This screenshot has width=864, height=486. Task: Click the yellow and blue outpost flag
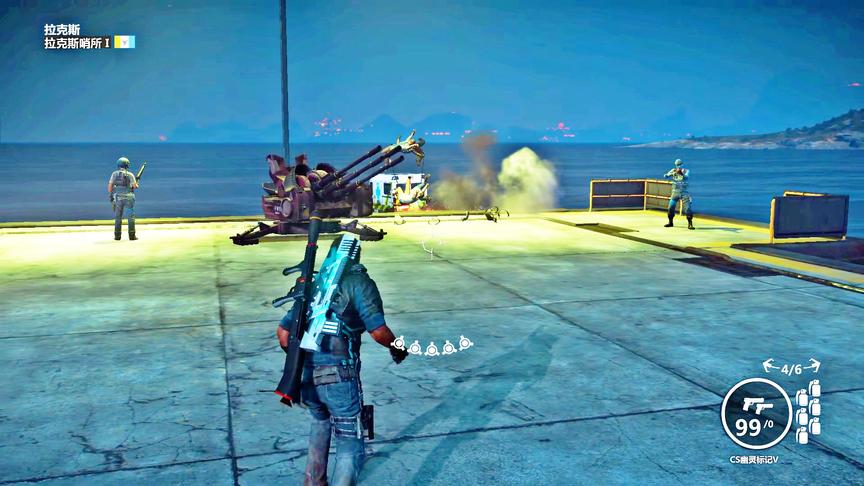click(x=124, y=42)
